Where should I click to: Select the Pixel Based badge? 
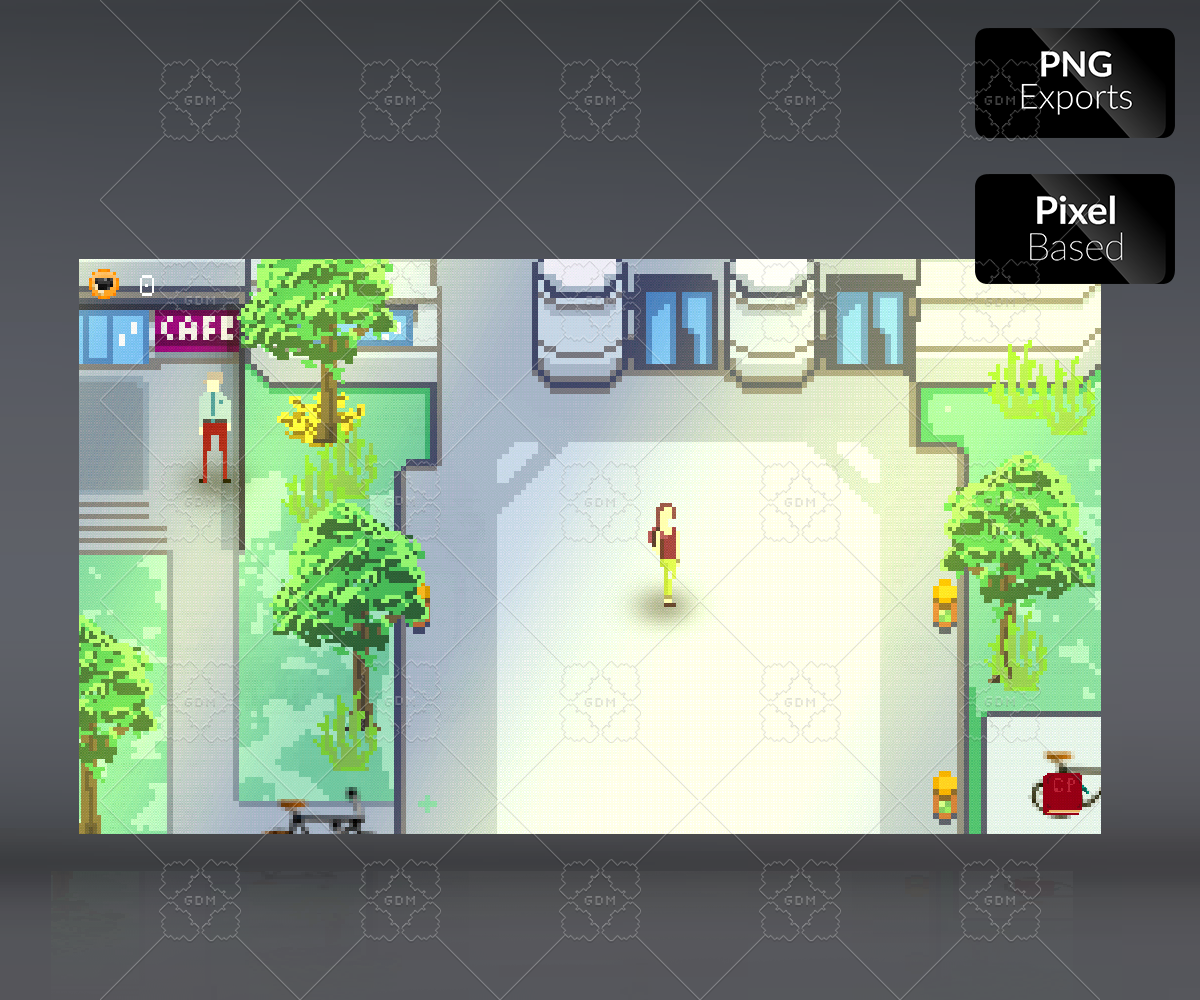tap(1074, 229)
